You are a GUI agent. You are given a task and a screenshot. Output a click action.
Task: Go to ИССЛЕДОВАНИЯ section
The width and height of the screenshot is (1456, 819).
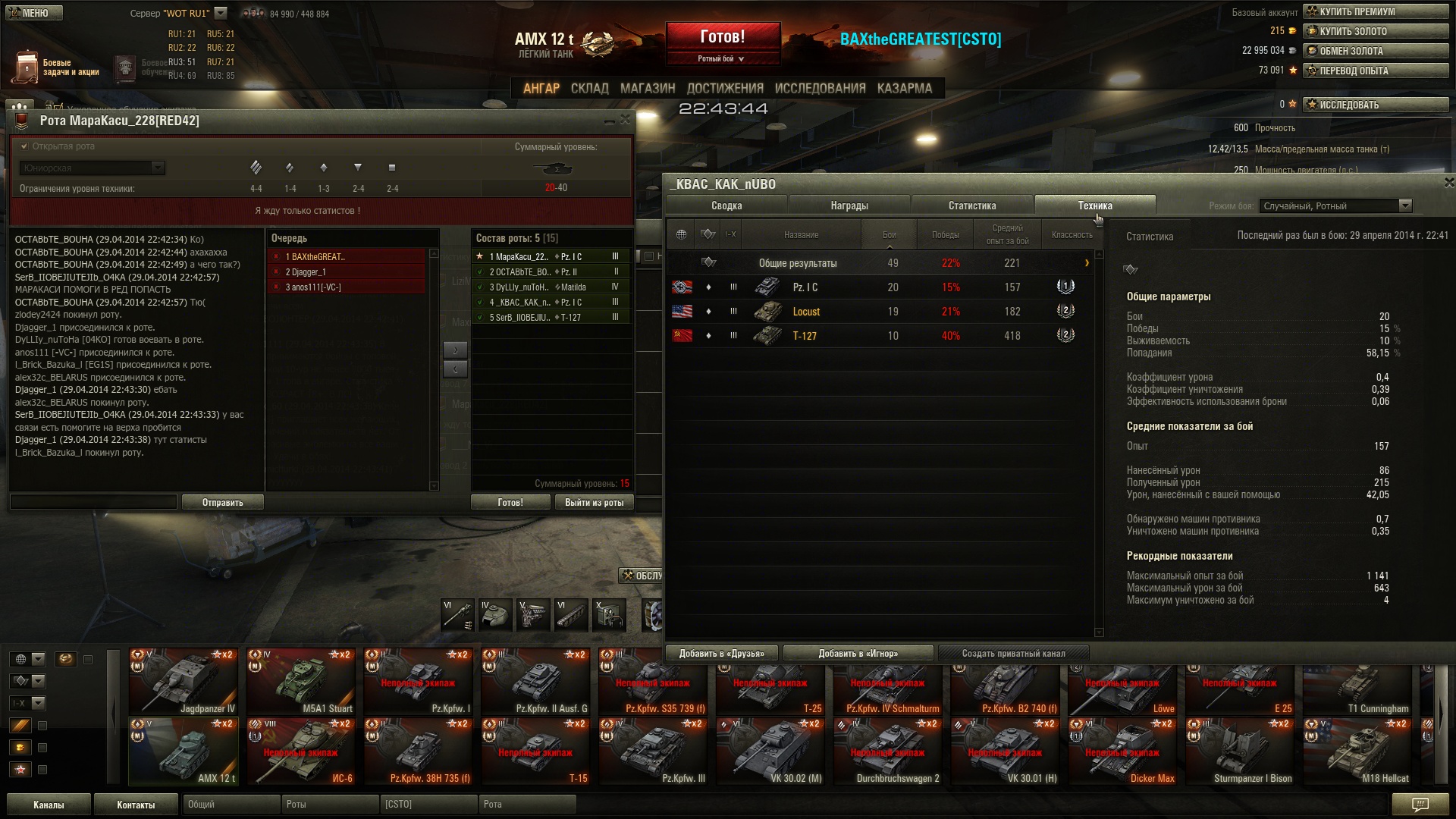(x=820, y=89)
